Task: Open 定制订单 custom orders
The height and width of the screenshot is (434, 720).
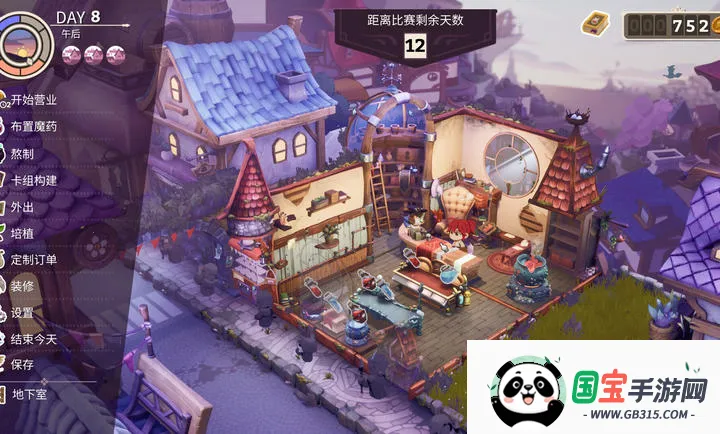Action: click(x=33, y=260)
